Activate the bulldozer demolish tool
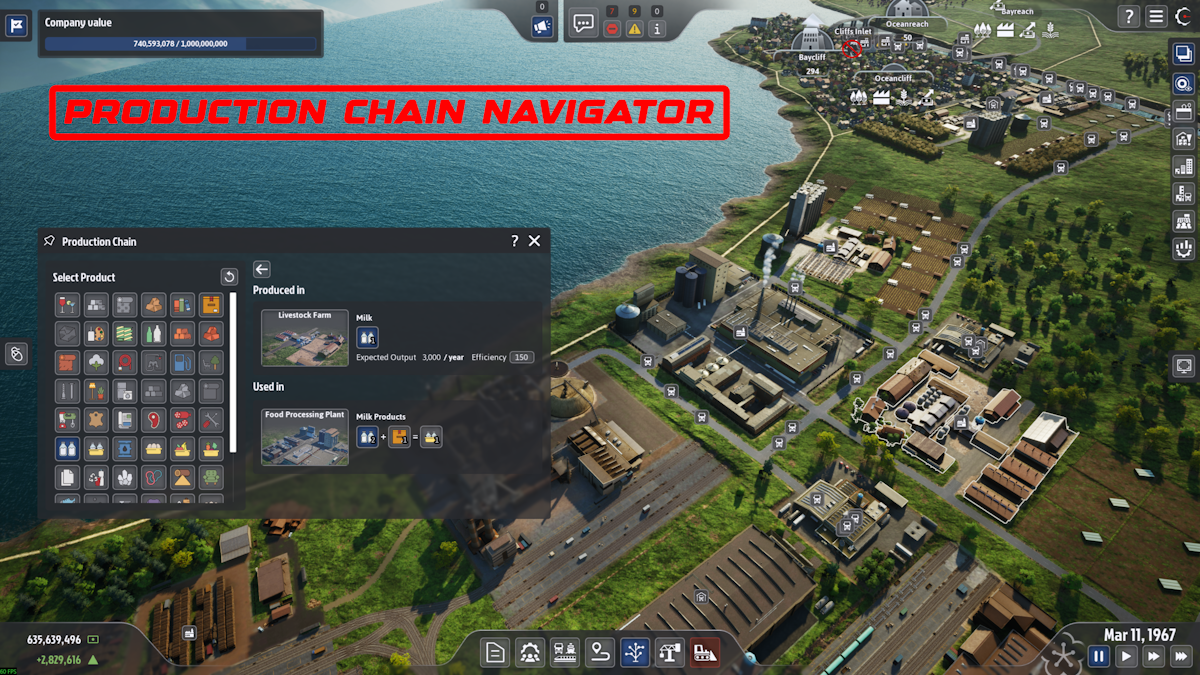Screen dimensions: 1200x675 (x=704, y=653)
